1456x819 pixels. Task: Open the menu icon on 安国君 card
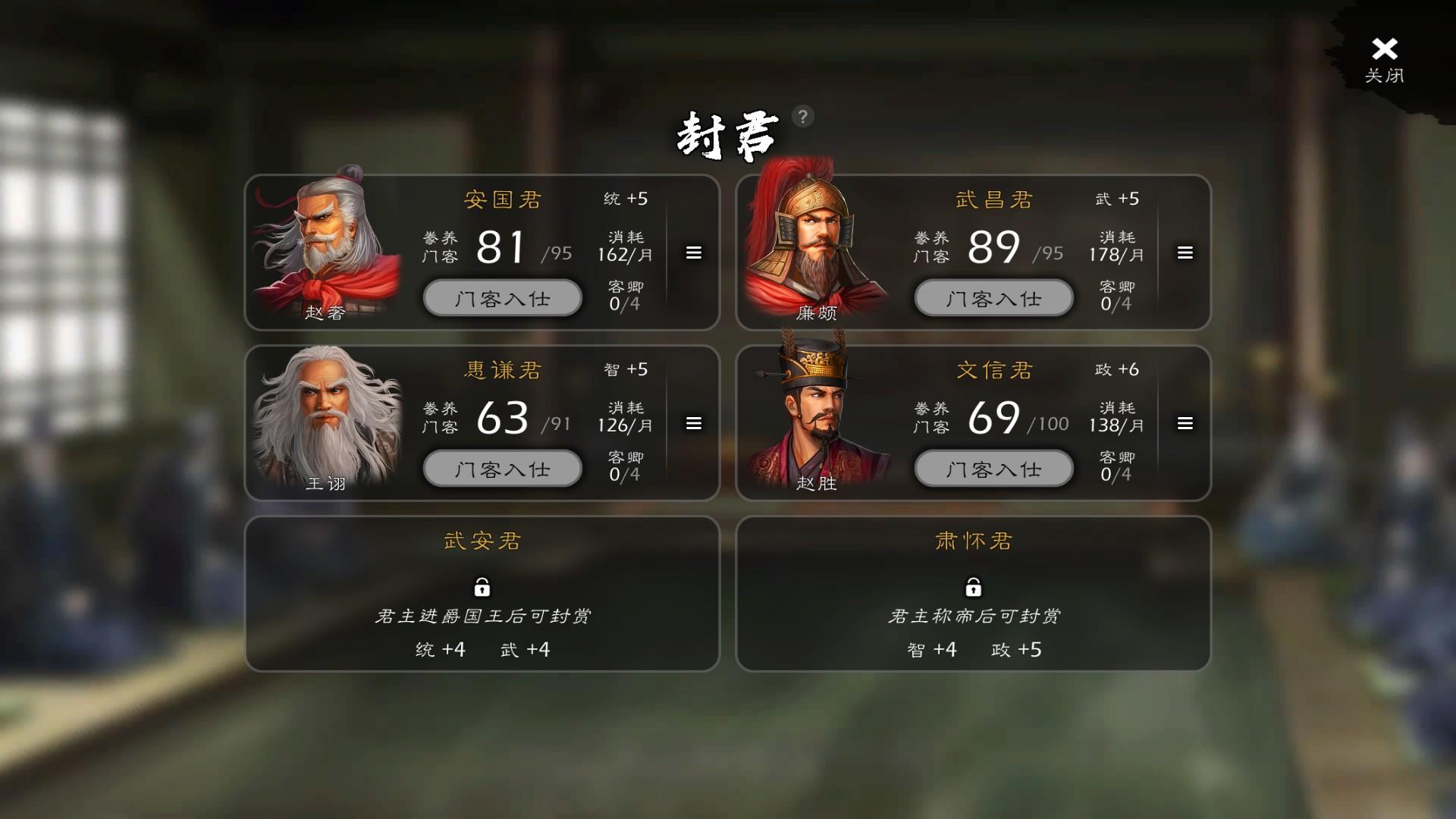pos(693,253)
